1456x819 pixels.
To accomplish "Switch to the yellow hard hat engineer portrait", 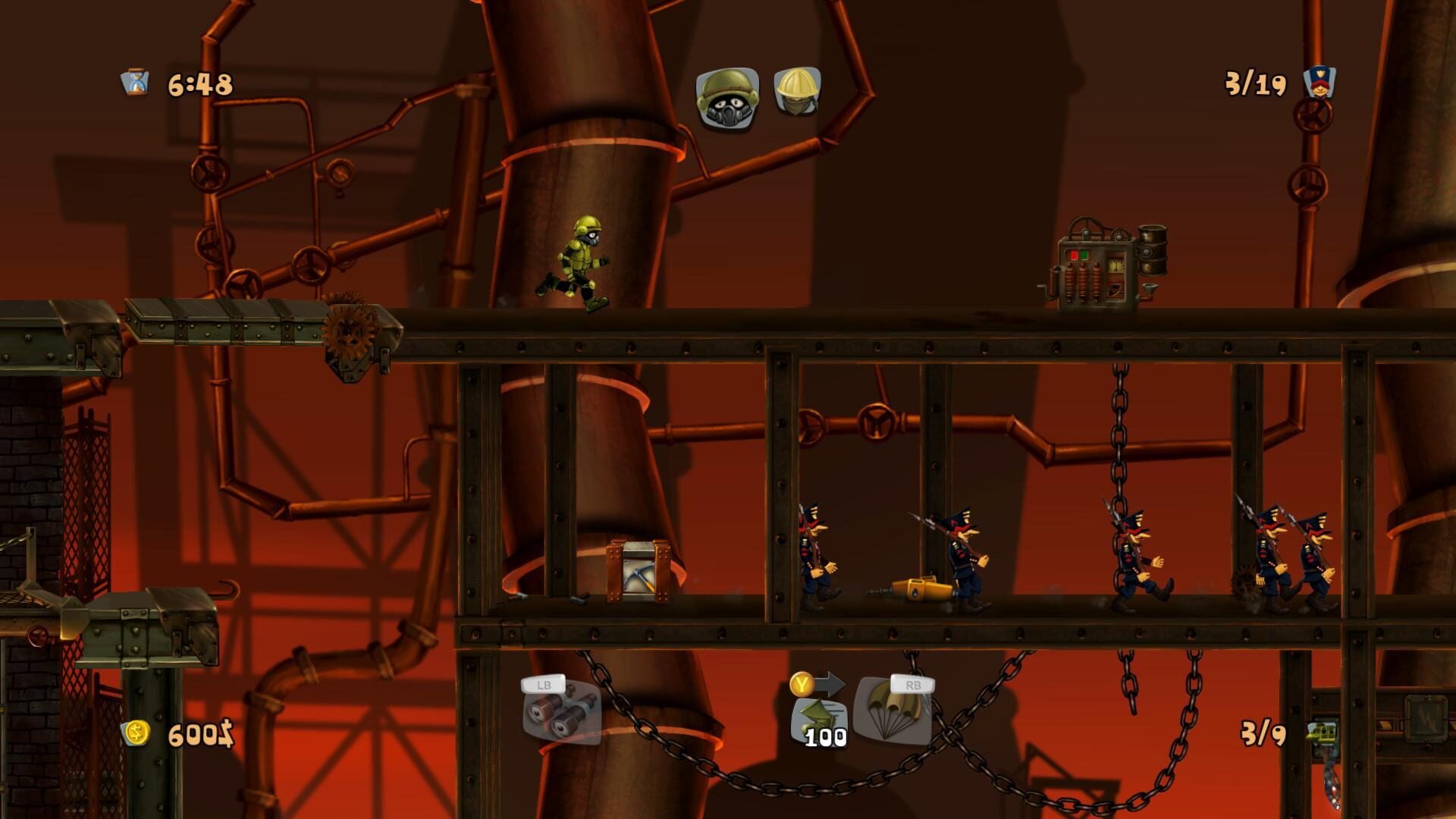I will pyautogui.click(x=797, y=93).
